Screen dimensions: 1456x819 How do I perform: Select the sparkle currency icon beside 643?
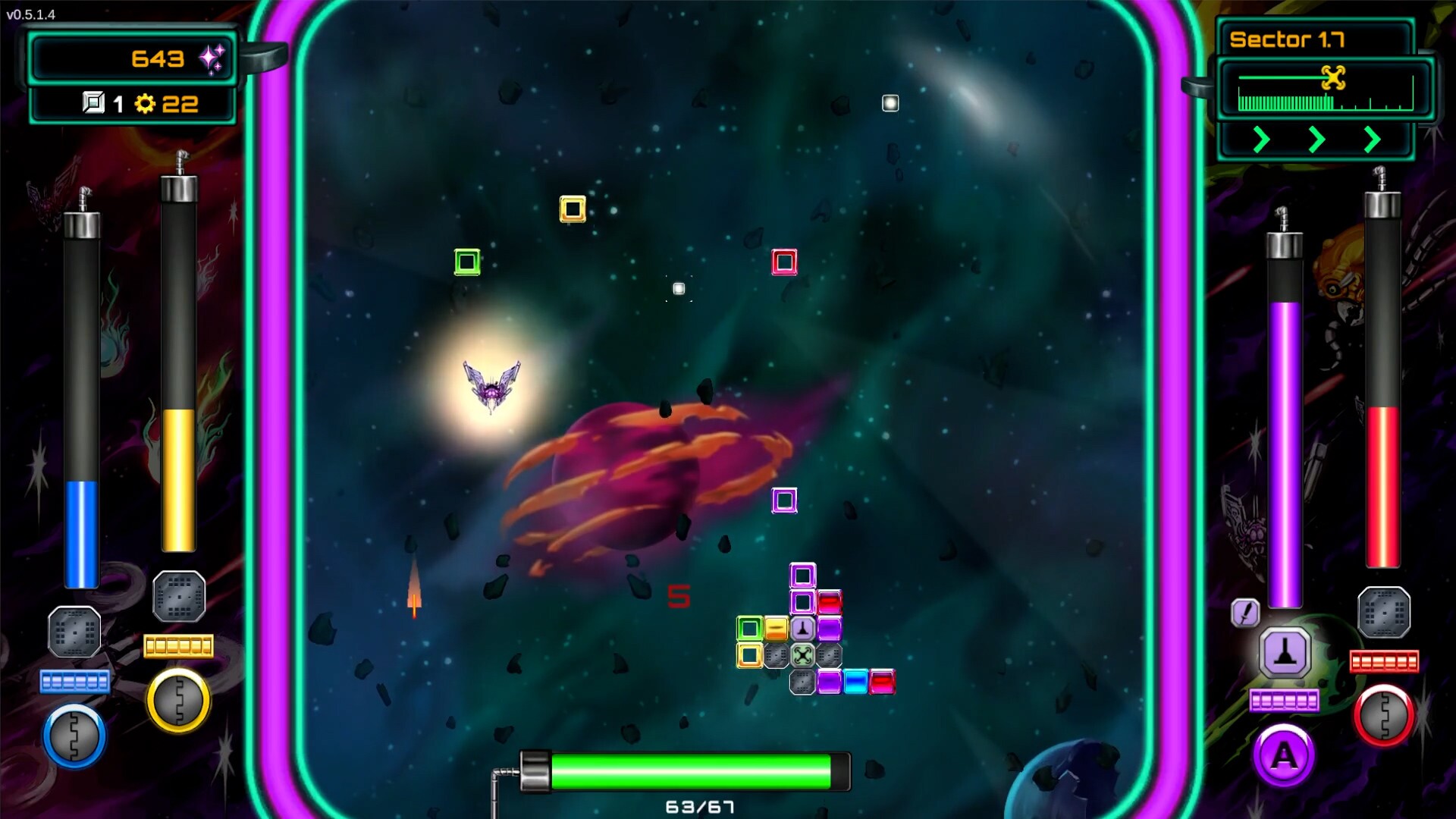(x=213, y=58)
